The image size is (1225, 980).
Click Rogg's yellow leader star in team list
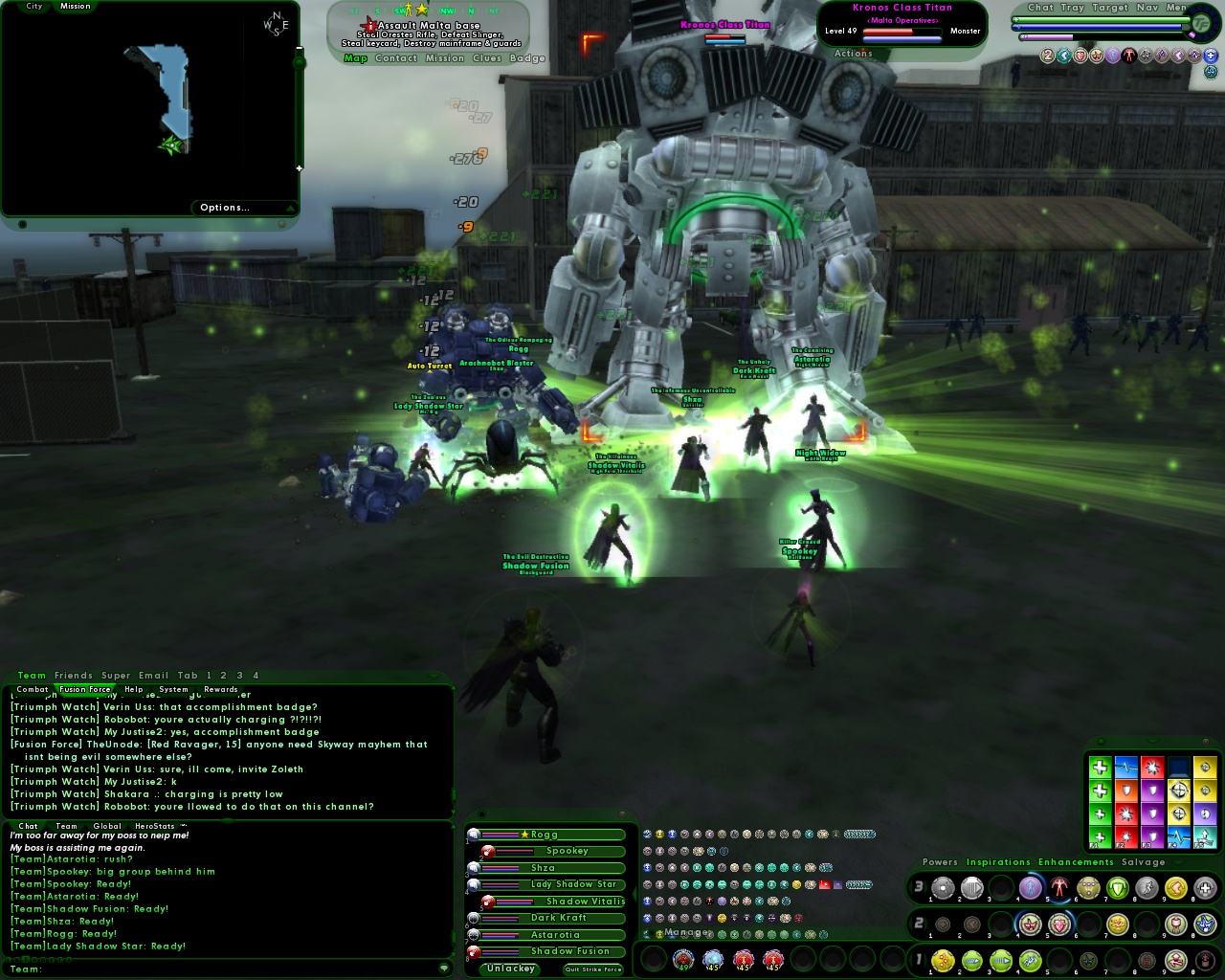523,833
